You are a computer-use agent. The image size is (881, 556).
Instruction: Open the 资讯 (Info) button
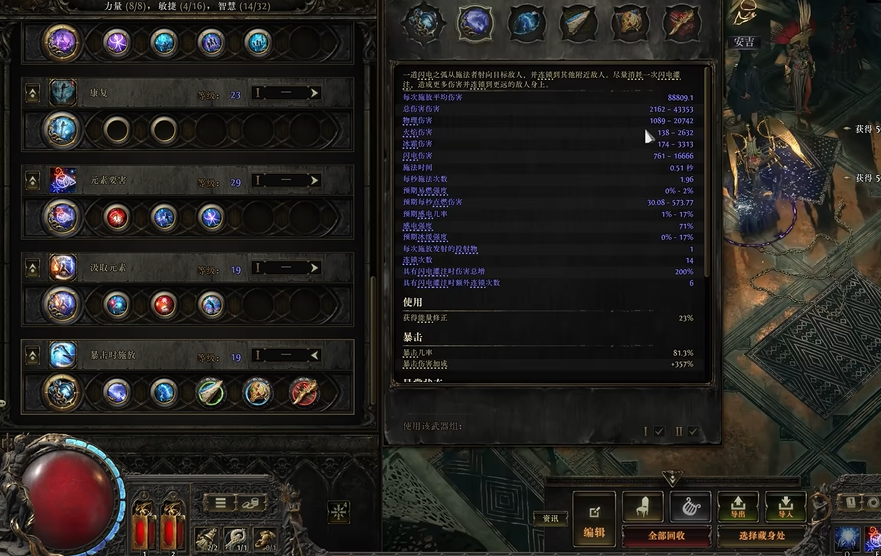pyautogui.click(x=550, y=518)
